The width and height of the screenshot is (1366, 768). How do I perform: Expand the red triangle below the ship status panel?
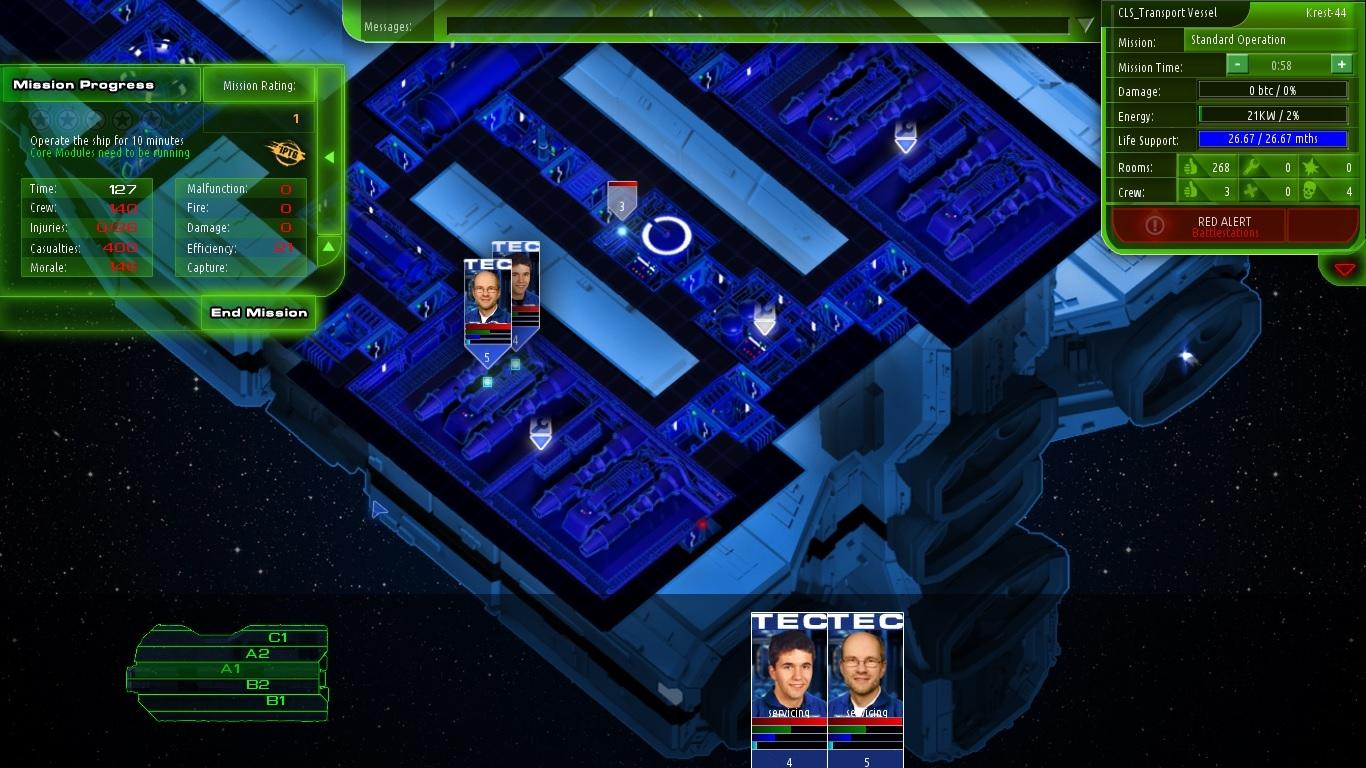coord(1344,269)
